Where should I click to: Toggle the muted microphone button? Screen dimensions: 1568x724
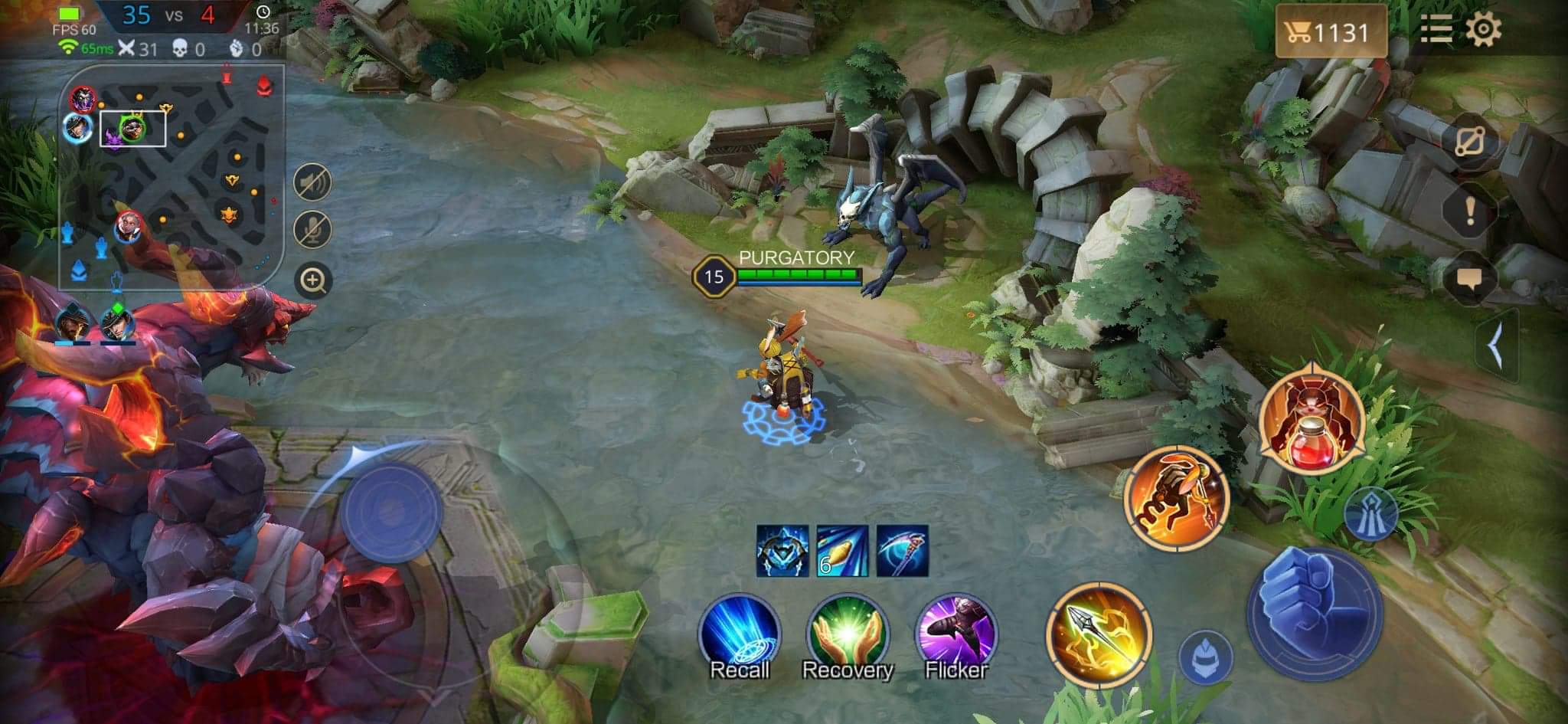point(312,229)
